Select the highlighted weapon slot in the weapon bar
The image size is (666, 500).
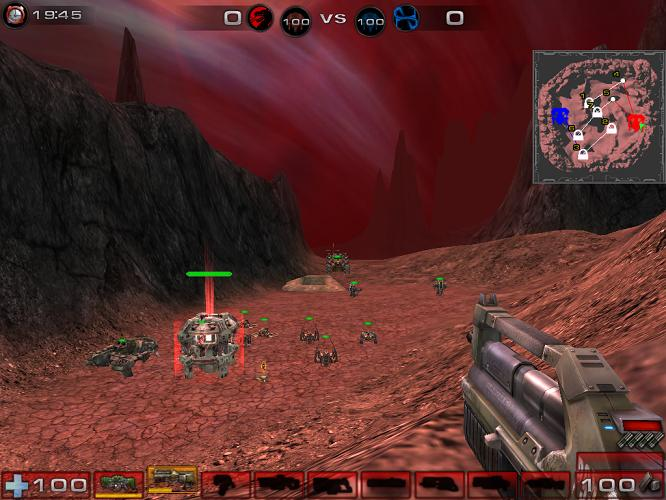click(x=172, y=484)
